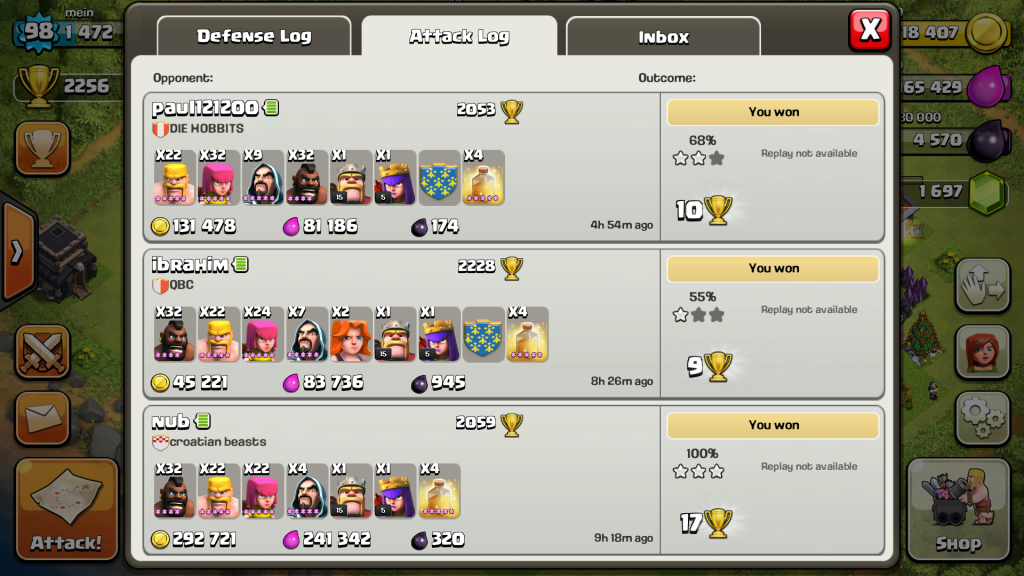Screen dimensions: 1024x576
Task: Open the Shop
Action: point(957,508)
